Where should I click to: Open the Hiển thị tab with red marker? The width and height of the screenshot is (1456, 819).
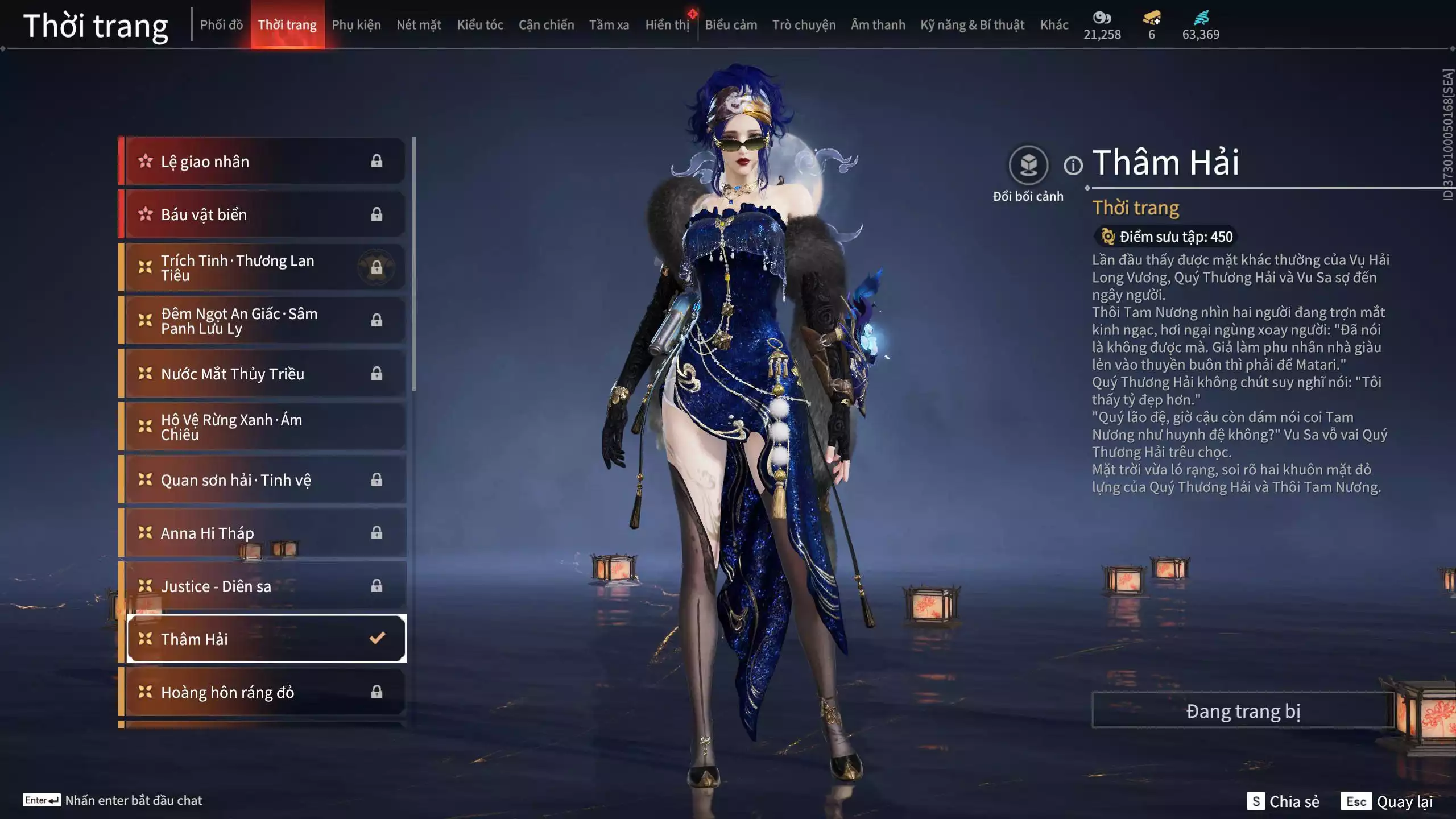pos(667,24)
